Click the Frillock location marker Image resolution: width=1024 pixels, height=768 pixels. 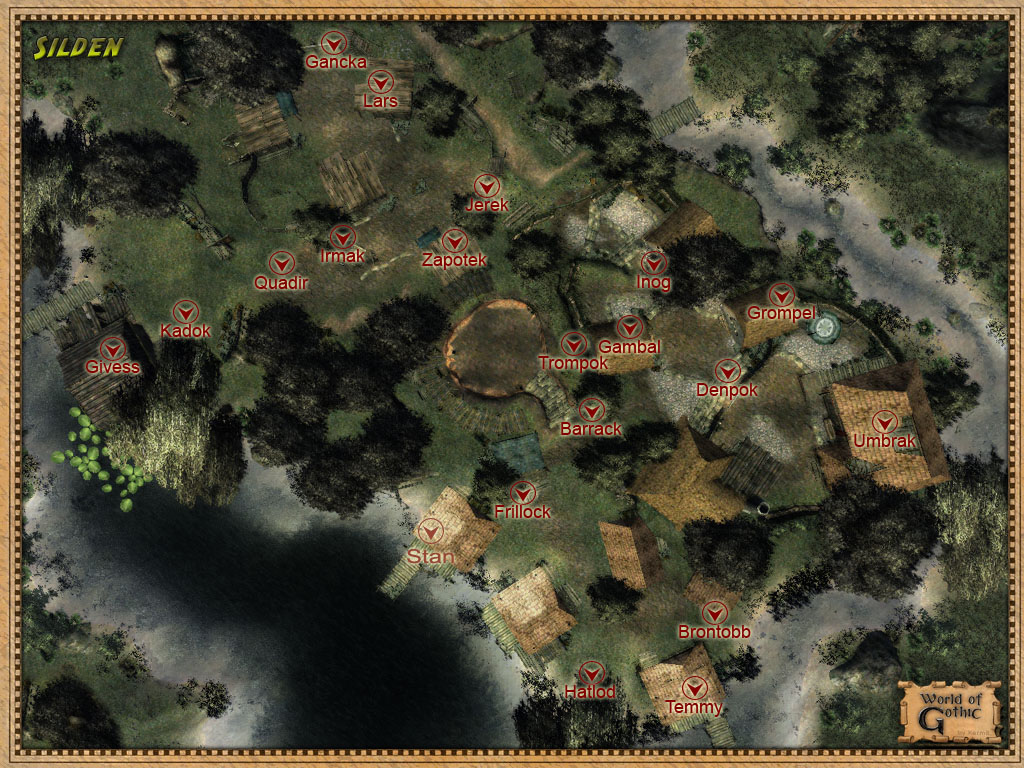[522, 493]
